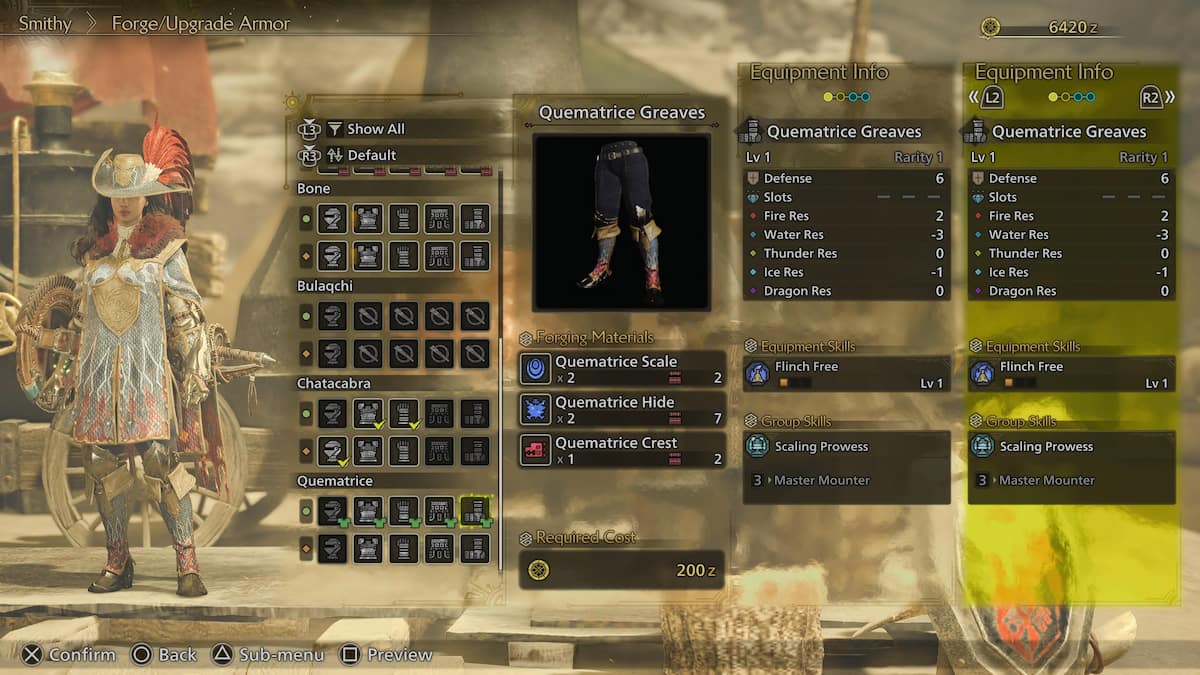Select Flinch Free skill in the yellow-highlighted panel
The width and height of the screenshot is (1200, 675).
(1071, 374)
